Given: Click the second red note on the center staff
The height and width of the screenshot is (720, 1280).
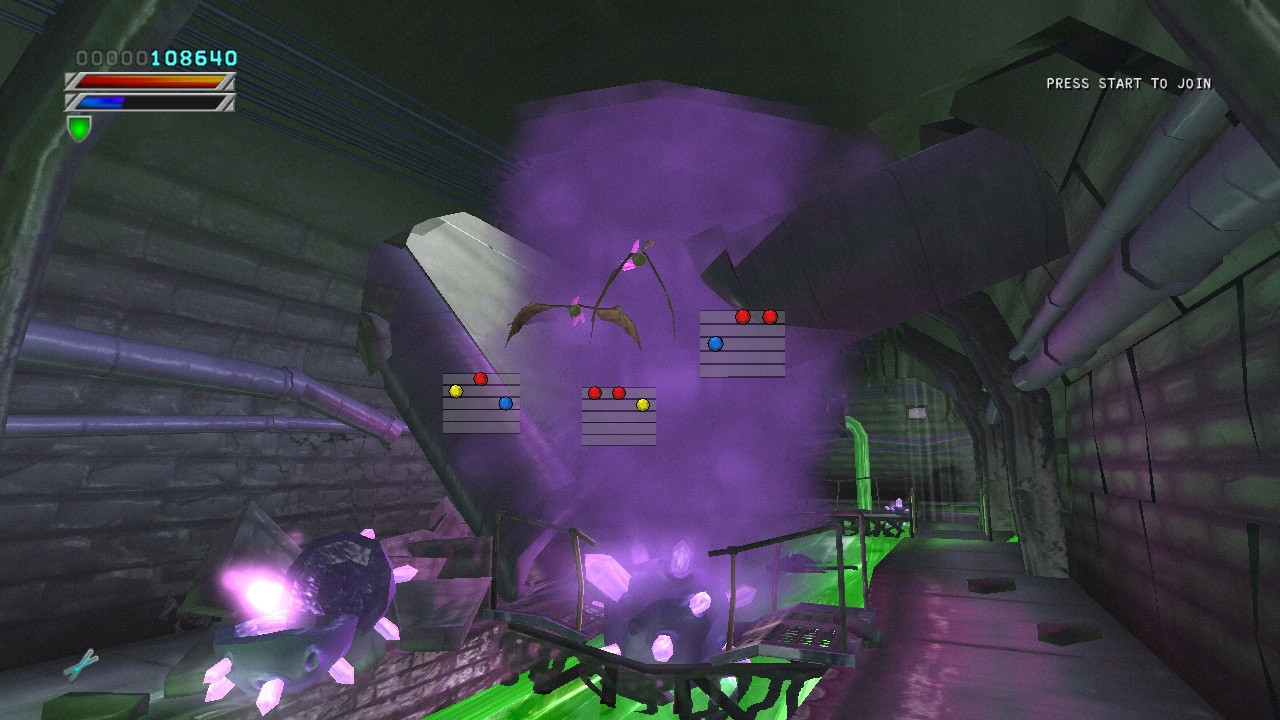Looking at the screenshot, I should (617, 391).
